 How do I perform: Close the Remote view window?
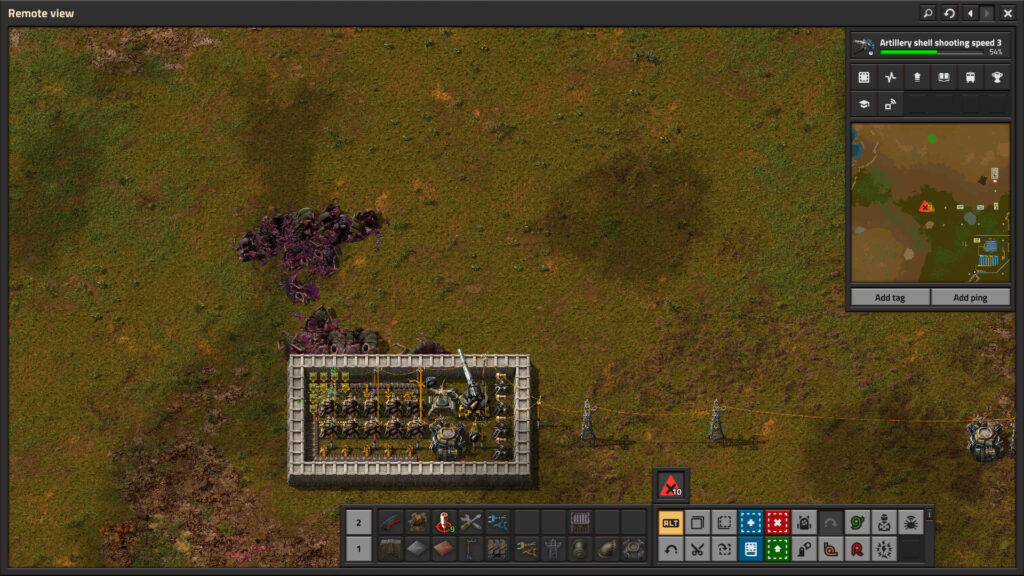pos(1007,13)
